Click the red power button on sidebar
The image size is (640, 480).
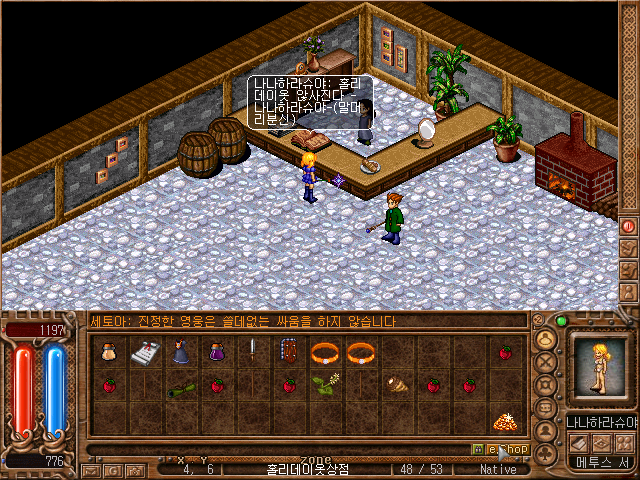click(629, 227)
